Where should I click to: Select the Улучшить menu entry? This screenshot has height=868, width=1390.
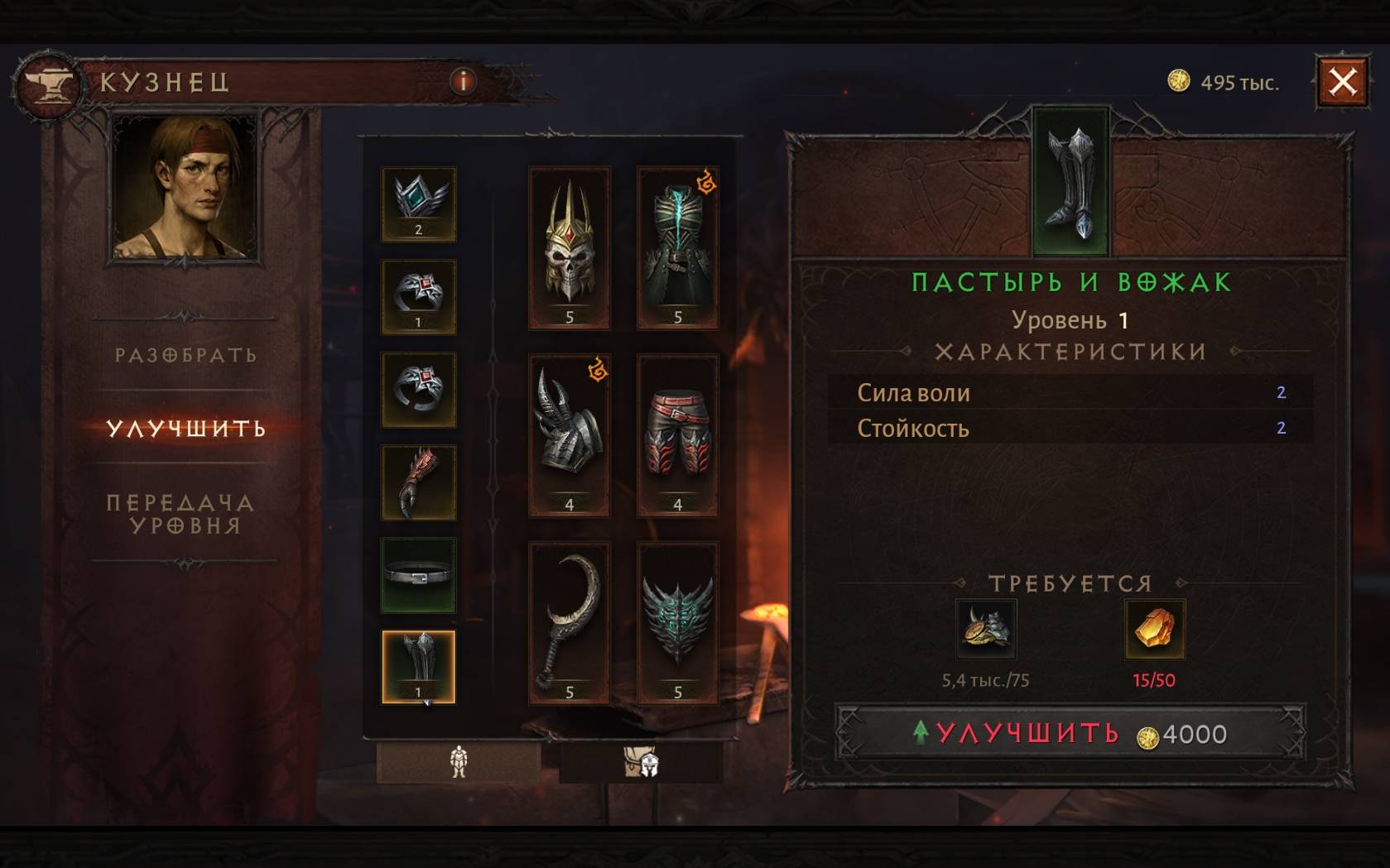click(185, 428)
